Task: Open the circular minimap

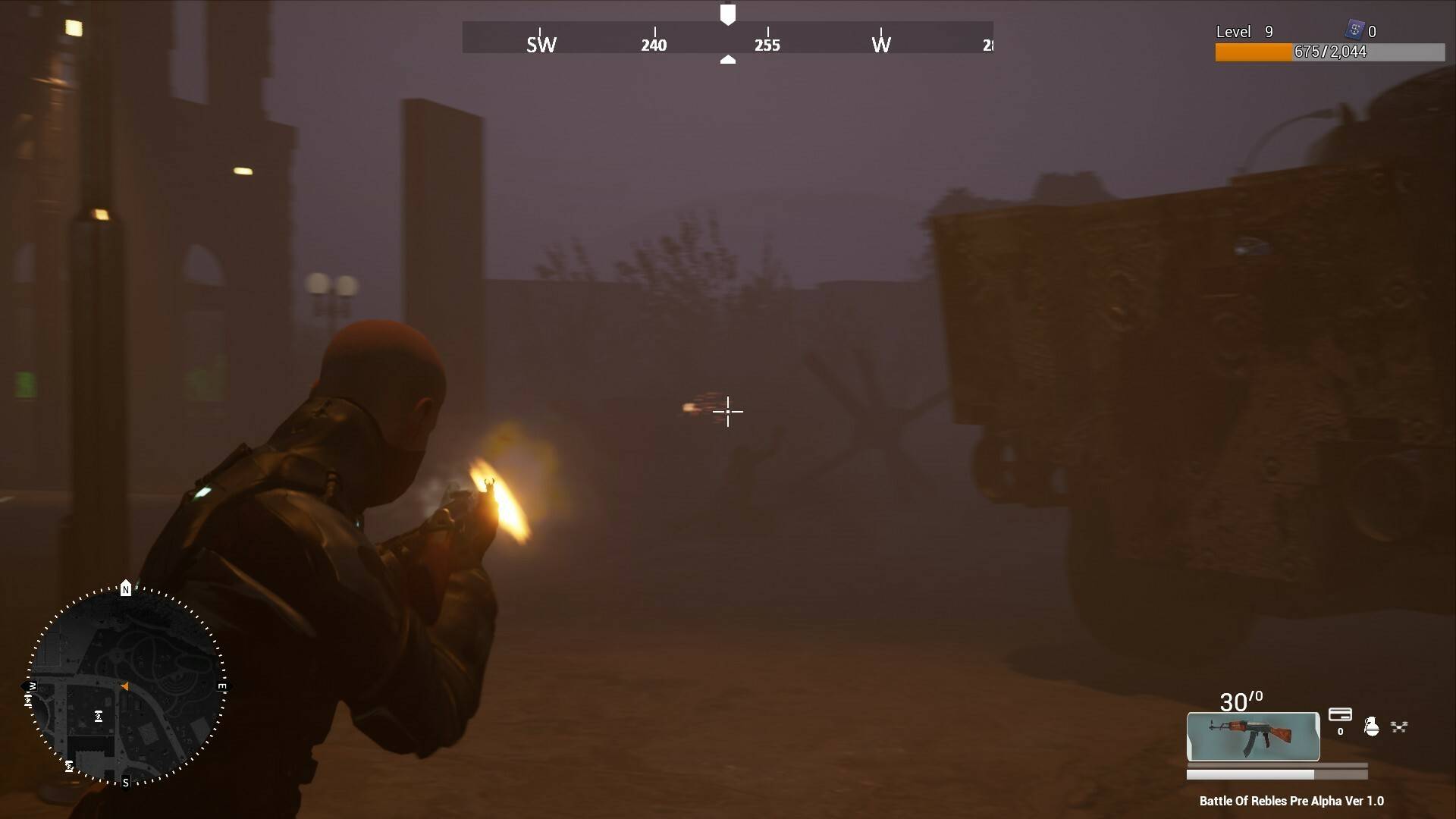Action: 126,685
